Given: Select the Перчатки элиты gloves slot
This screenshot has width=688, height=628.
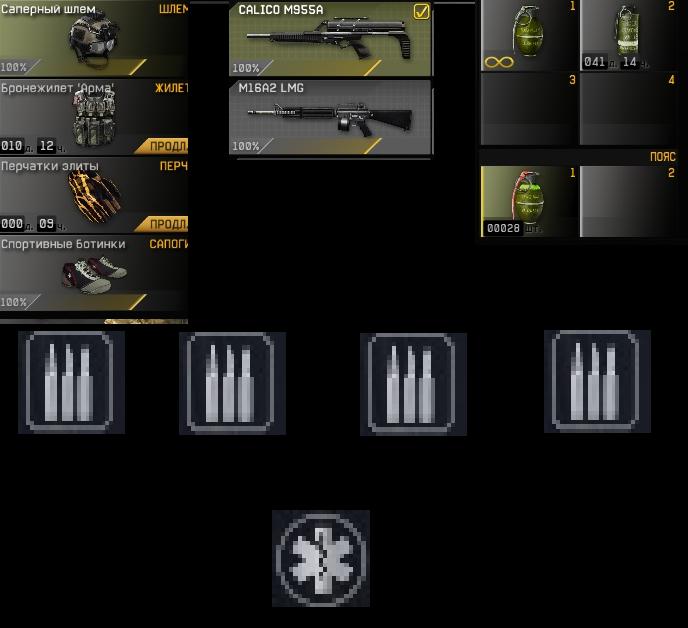Looking at the screenshot, I should pyautogui.click(x=93, y=195).
